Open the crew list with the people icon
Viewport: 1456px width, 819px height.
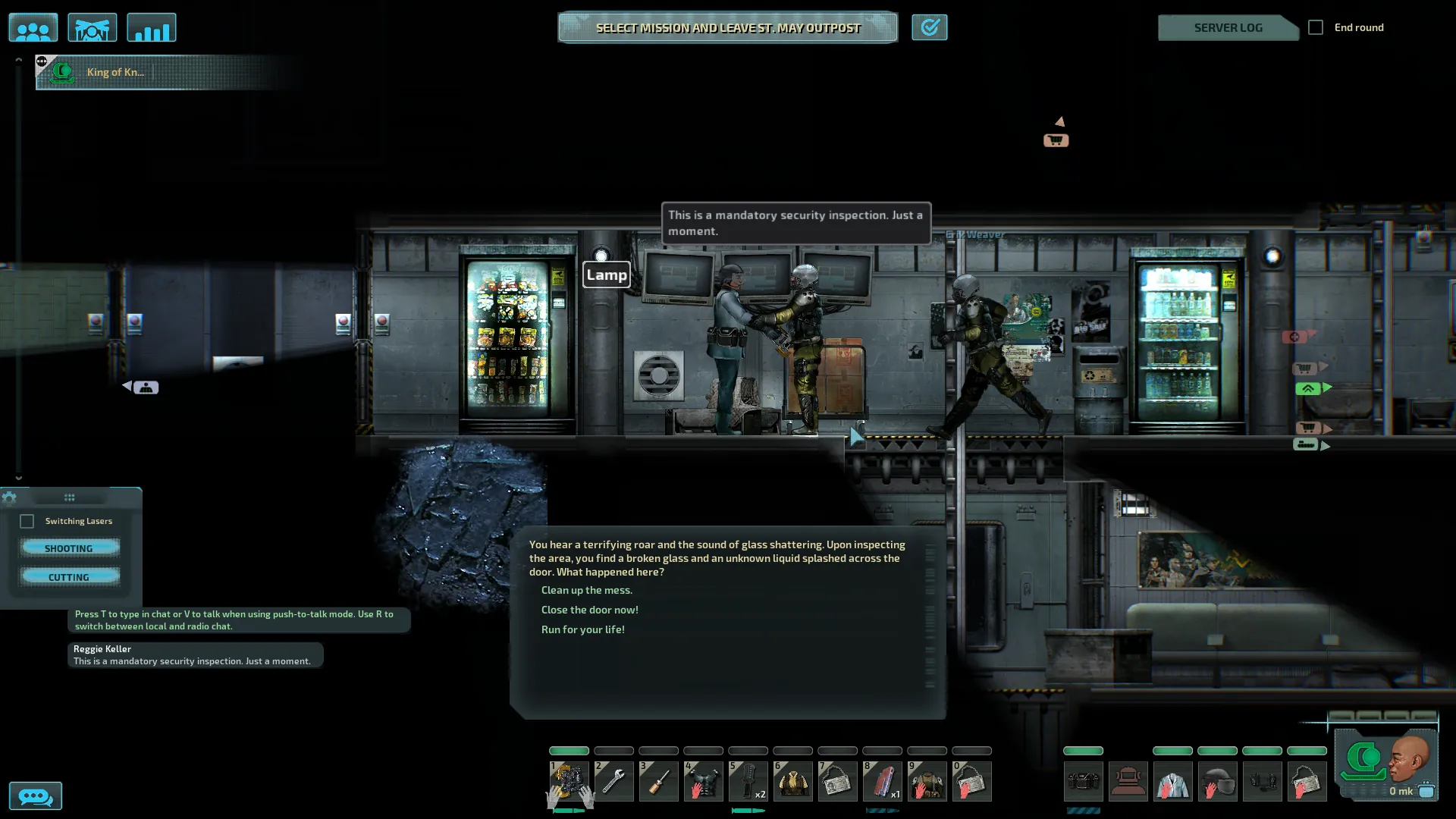point(33,28)
